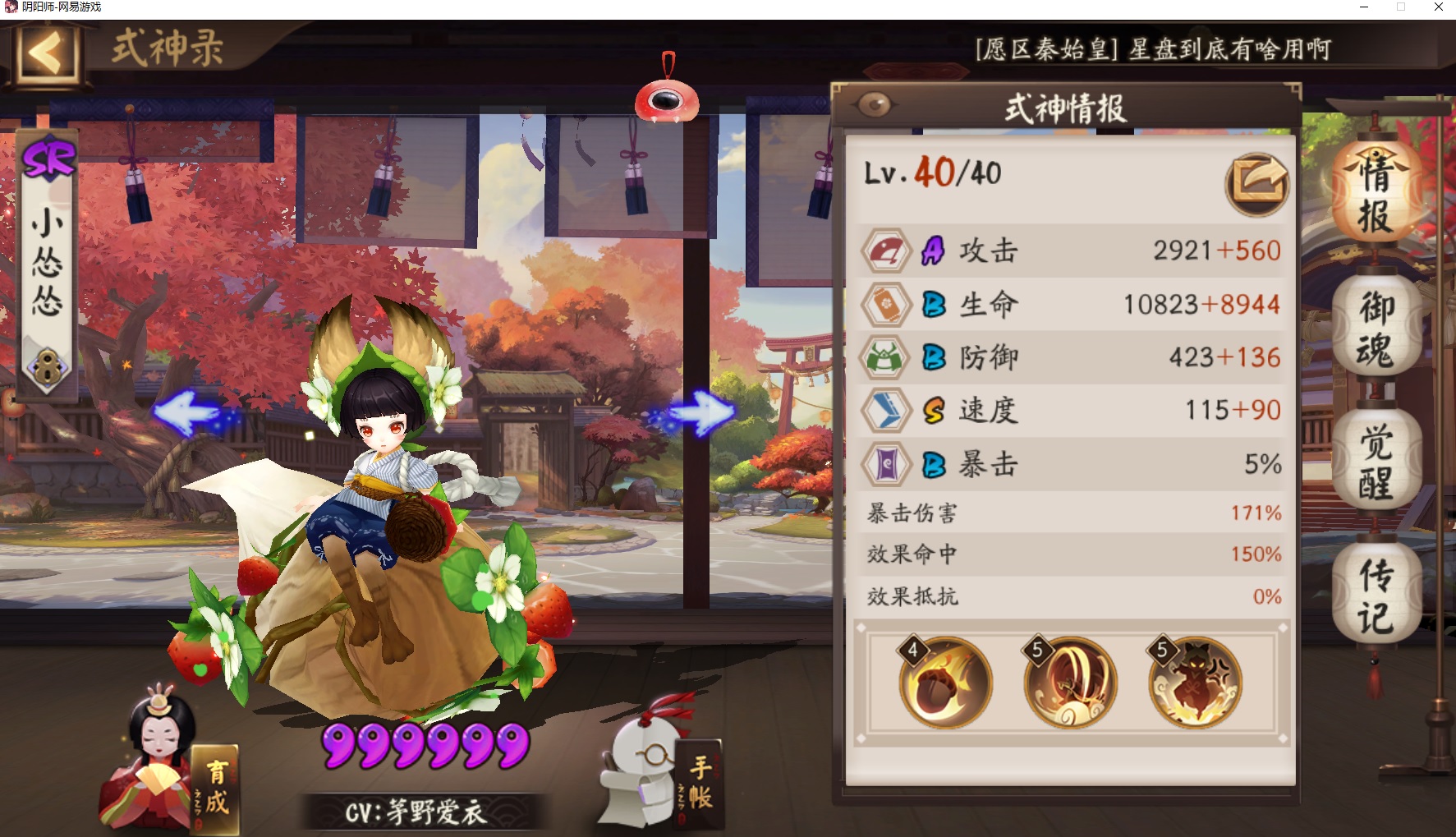Go back using the arrow button

click(x=45, y=54)
